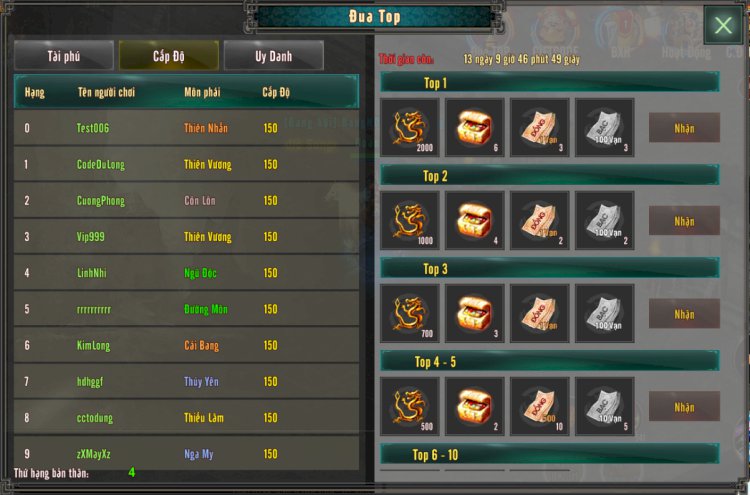View the Top 3 red Đồng note reward

[x=539, y=314]
